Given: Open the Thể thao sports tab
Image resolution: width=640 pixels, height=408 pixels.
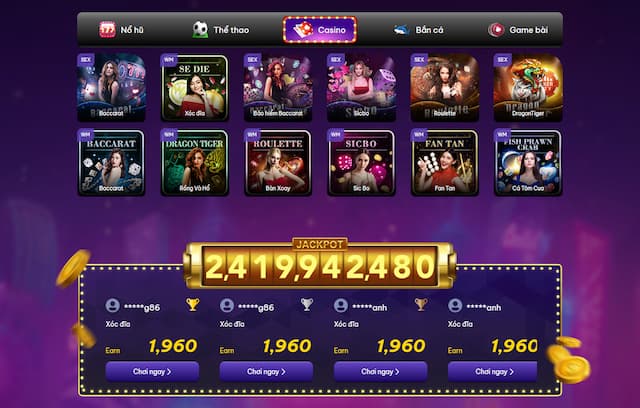Looking at the screenshot, I should tap(221, 30).
